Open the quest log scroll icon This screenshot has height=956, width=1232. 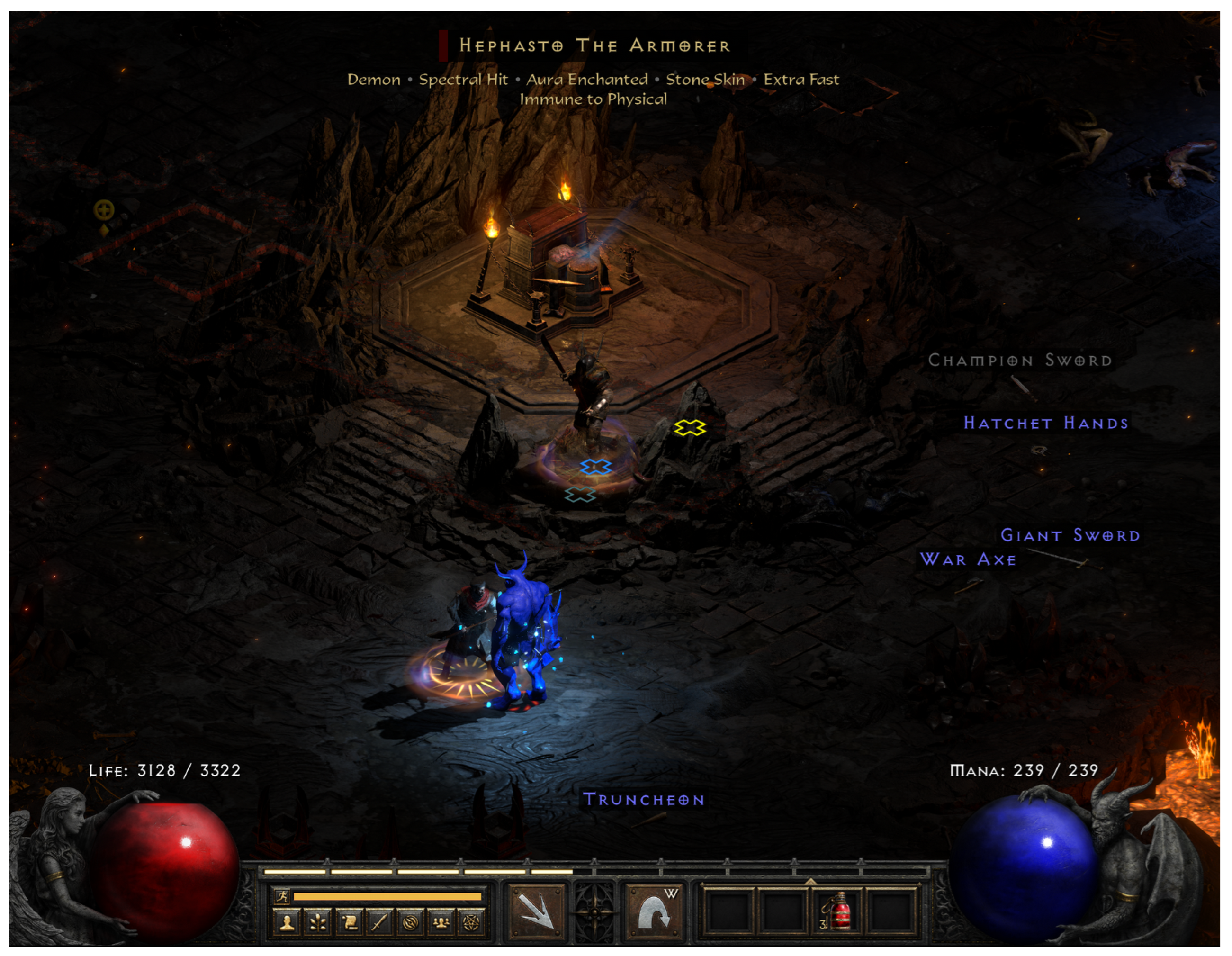coord(349,923)
